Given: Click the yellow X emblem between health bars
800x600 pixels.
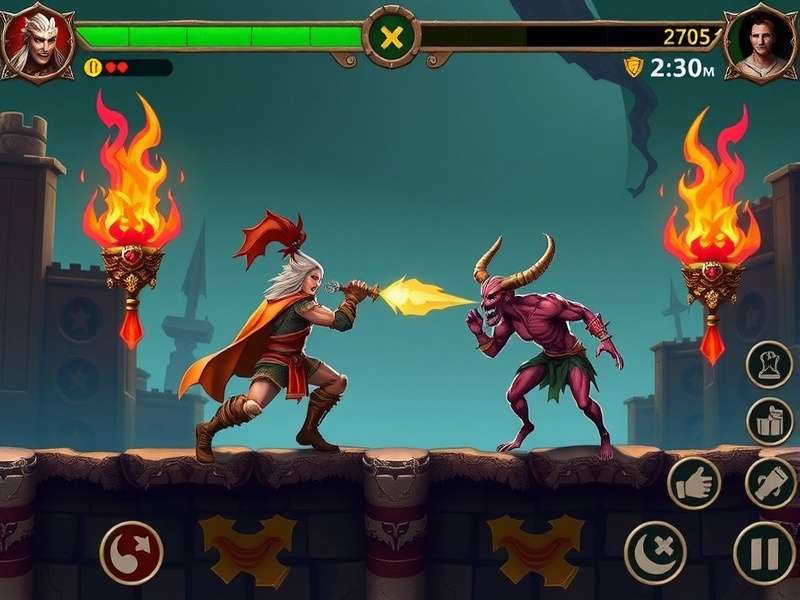Looking at the screenshot, I should point(392,38).
